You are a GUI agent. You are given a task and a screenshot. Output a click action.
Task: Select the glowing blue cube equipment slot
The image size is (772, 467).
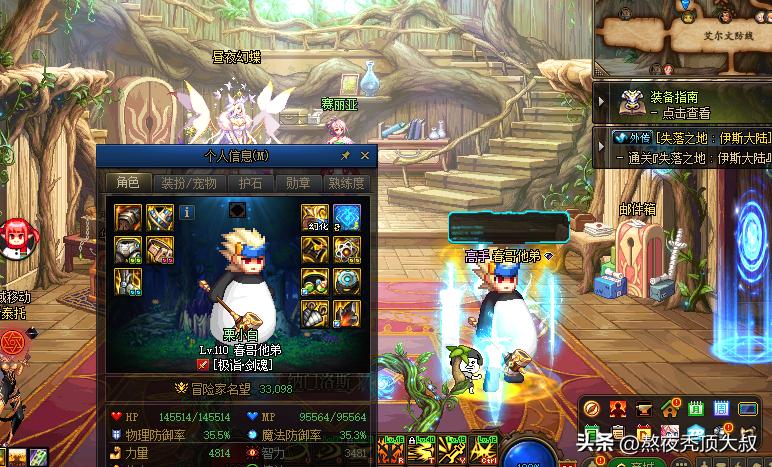coord(347,216)
